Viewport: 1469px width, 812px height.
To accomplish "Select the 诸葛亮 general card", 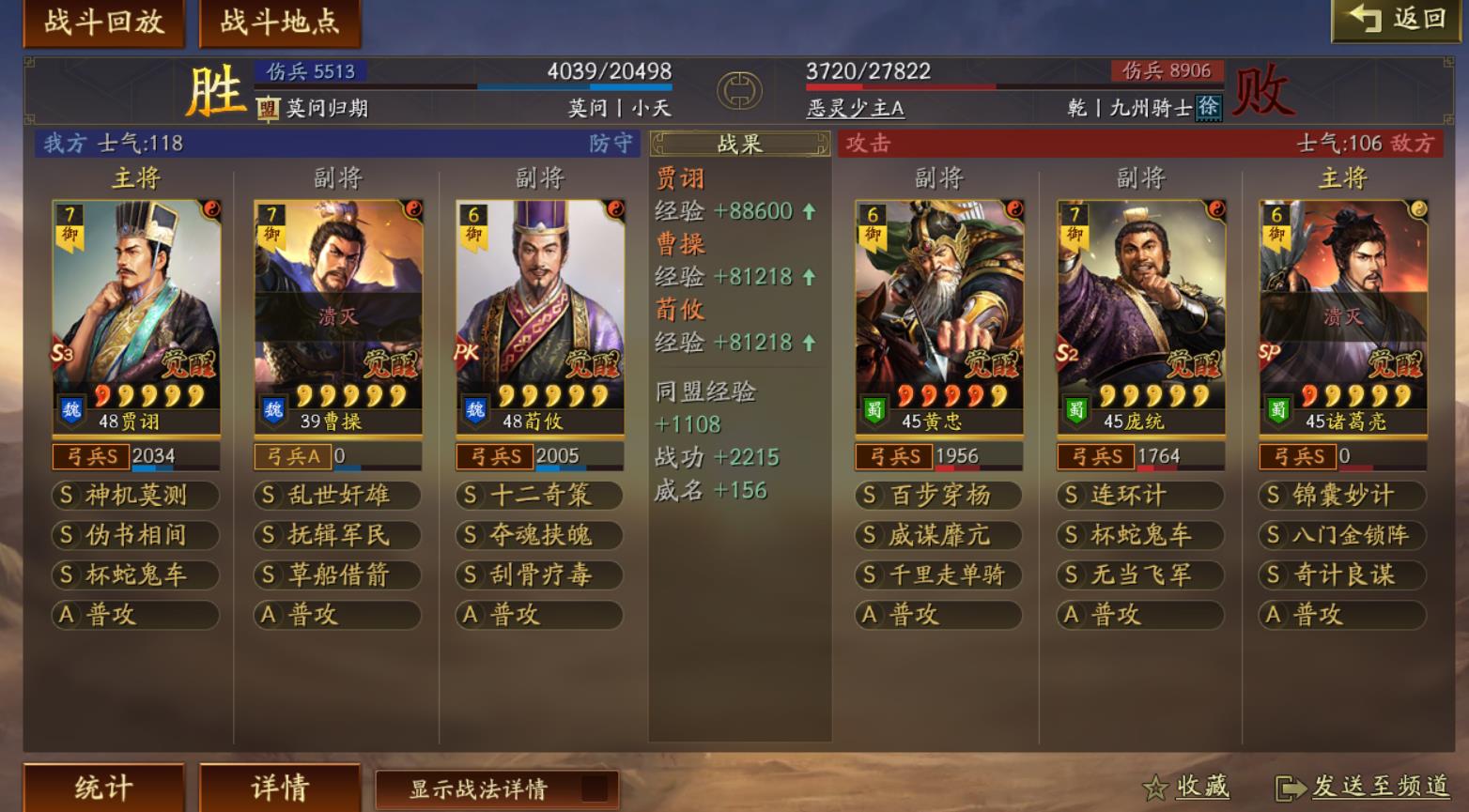I will pos(1343,316).
